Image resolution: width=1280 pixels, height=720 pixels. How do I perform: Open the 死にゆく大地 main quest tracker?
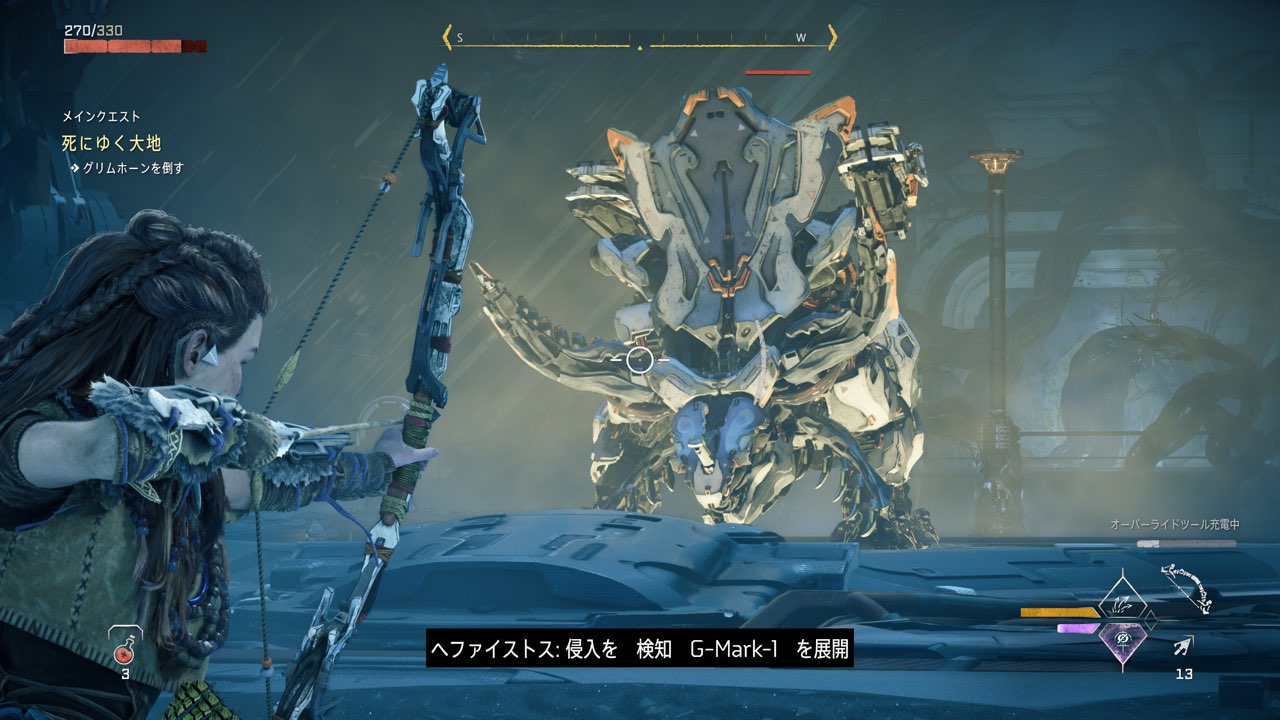click(x=111, y=144)
